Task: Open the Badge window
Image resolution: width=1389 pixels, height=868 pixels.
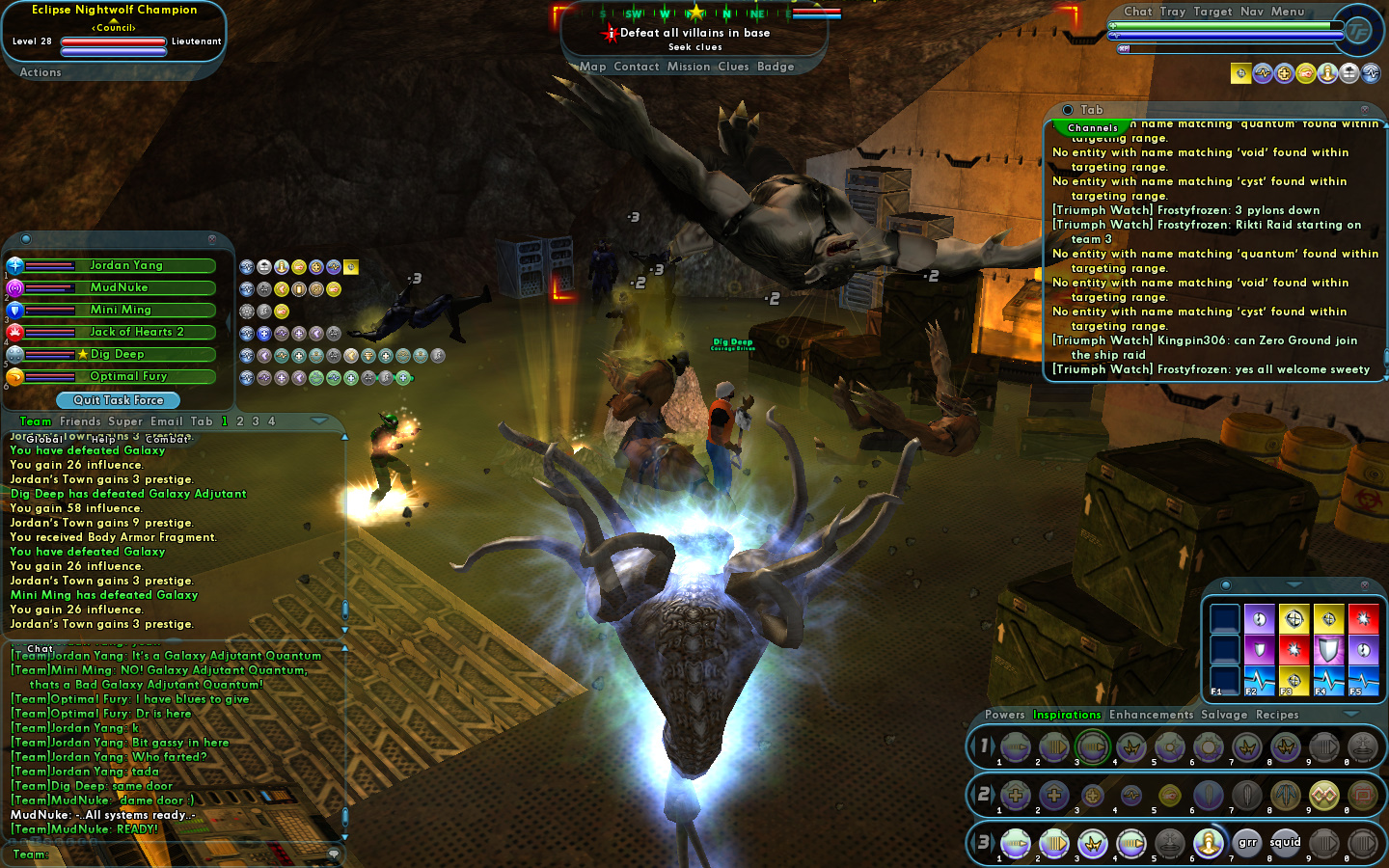Action: tap(776, 67)
